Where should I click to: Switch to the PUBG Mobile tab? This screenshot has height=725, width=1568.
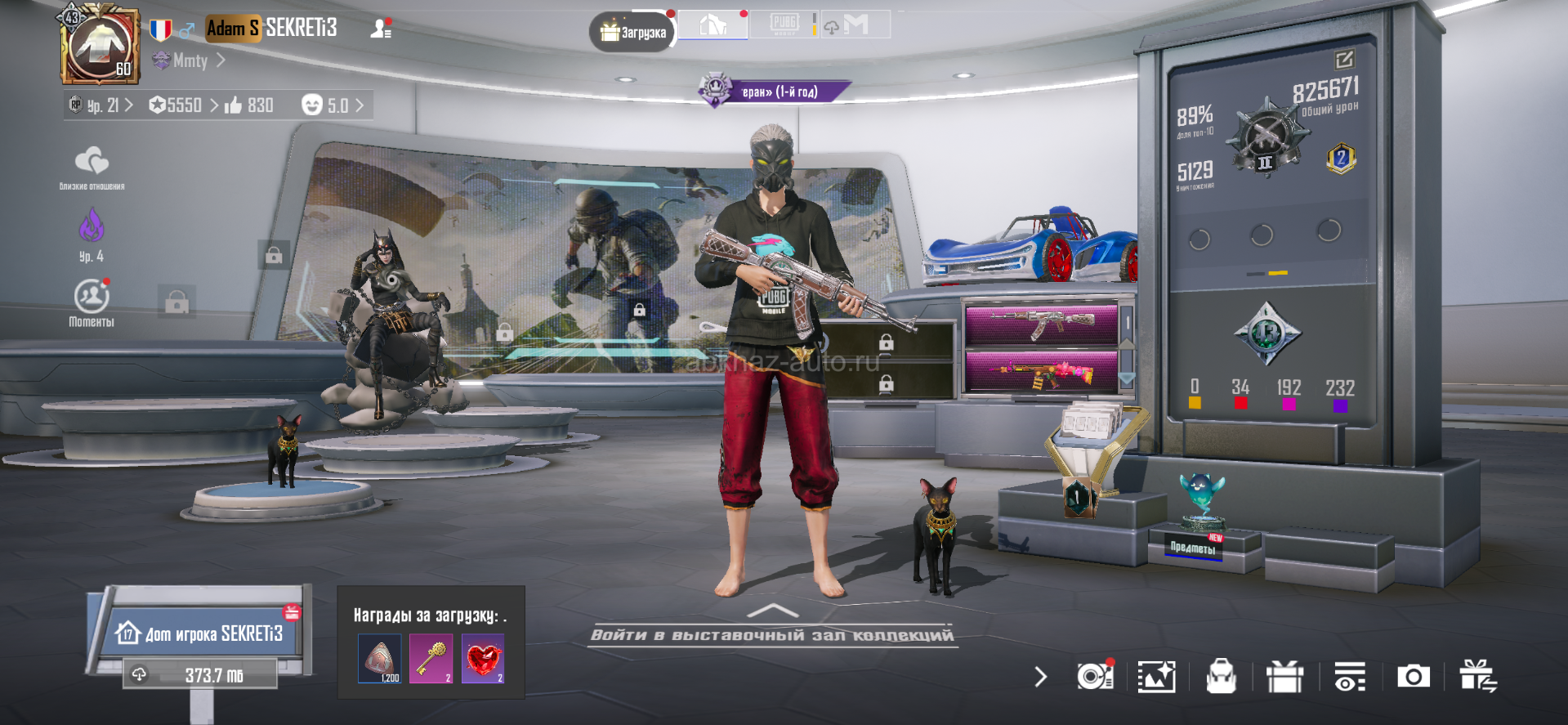click(x=784, y=25)
